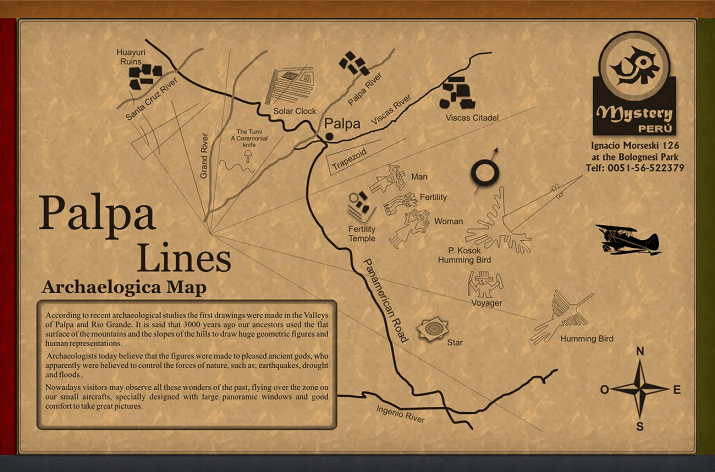Click the black biplane icon

point(627,238)
